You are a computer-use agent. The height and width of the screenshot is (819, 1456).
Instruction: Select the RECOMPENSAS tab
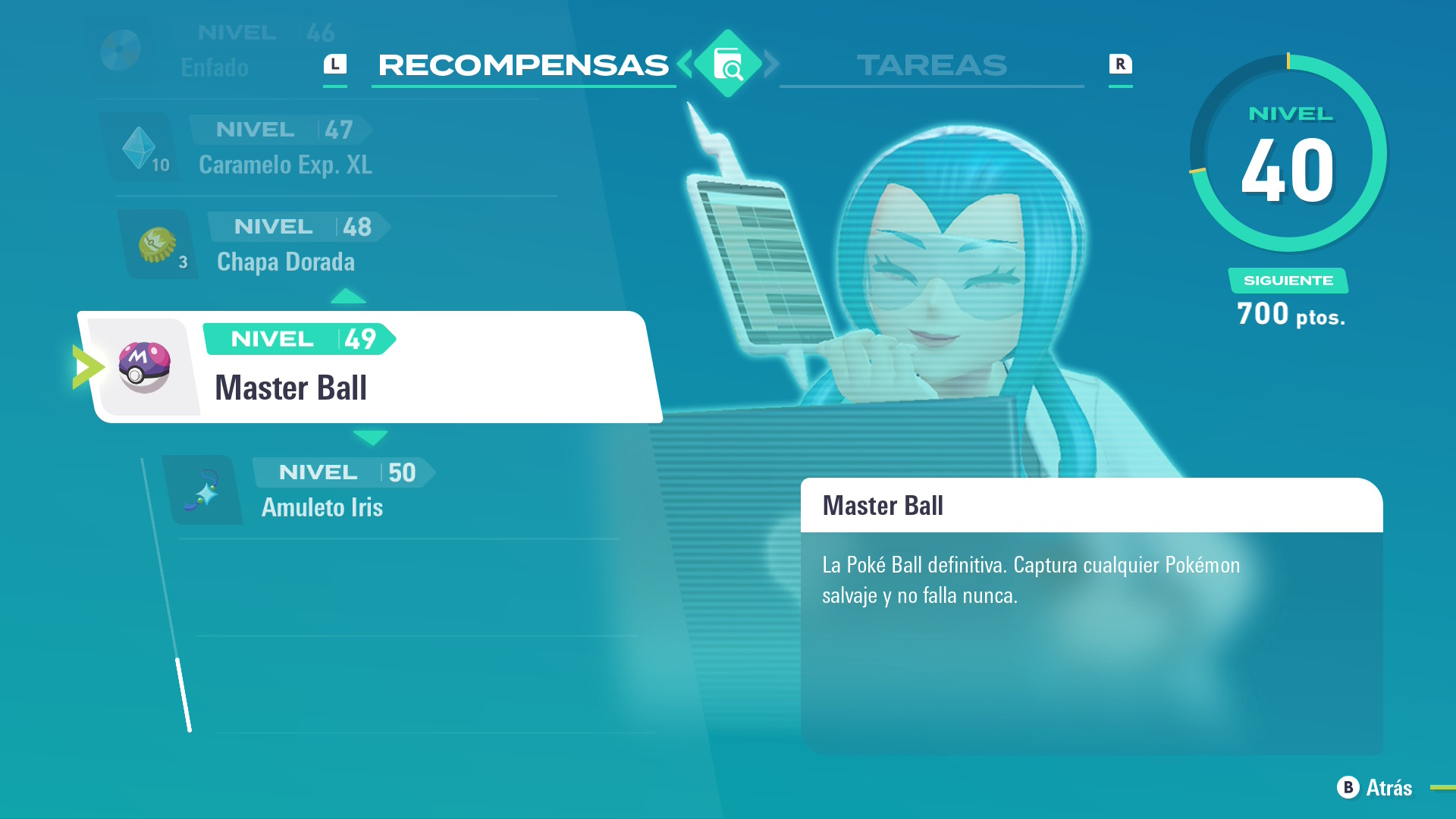click(x=522, y=65)
